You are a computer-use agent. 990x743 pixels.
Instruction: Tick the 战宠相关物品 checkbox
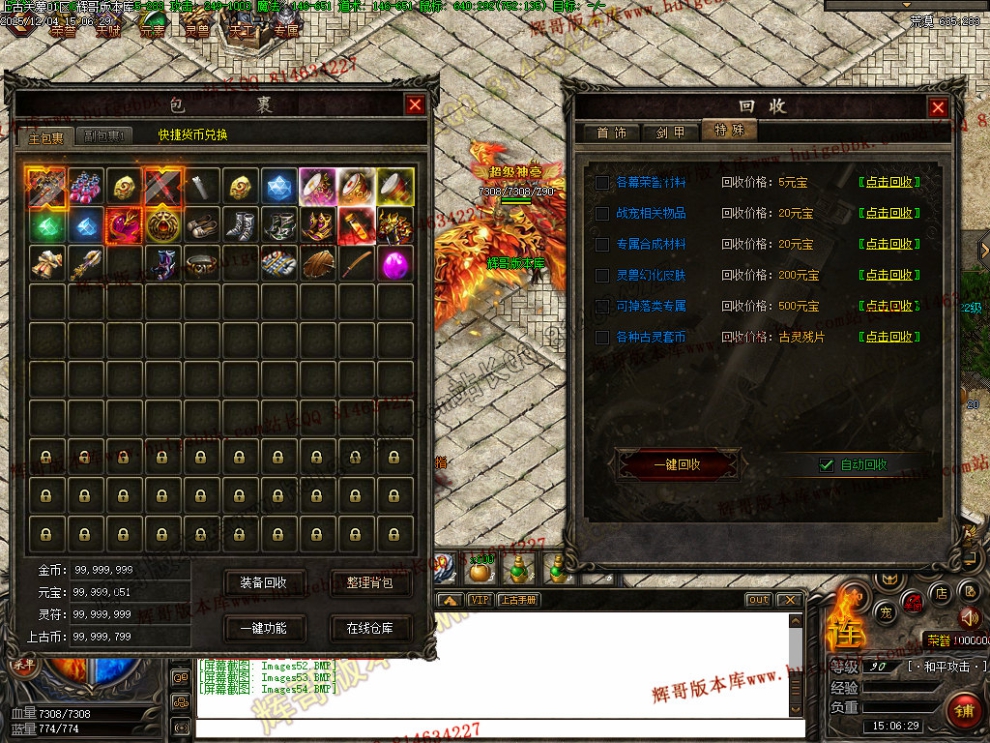(x=602, y=214)
